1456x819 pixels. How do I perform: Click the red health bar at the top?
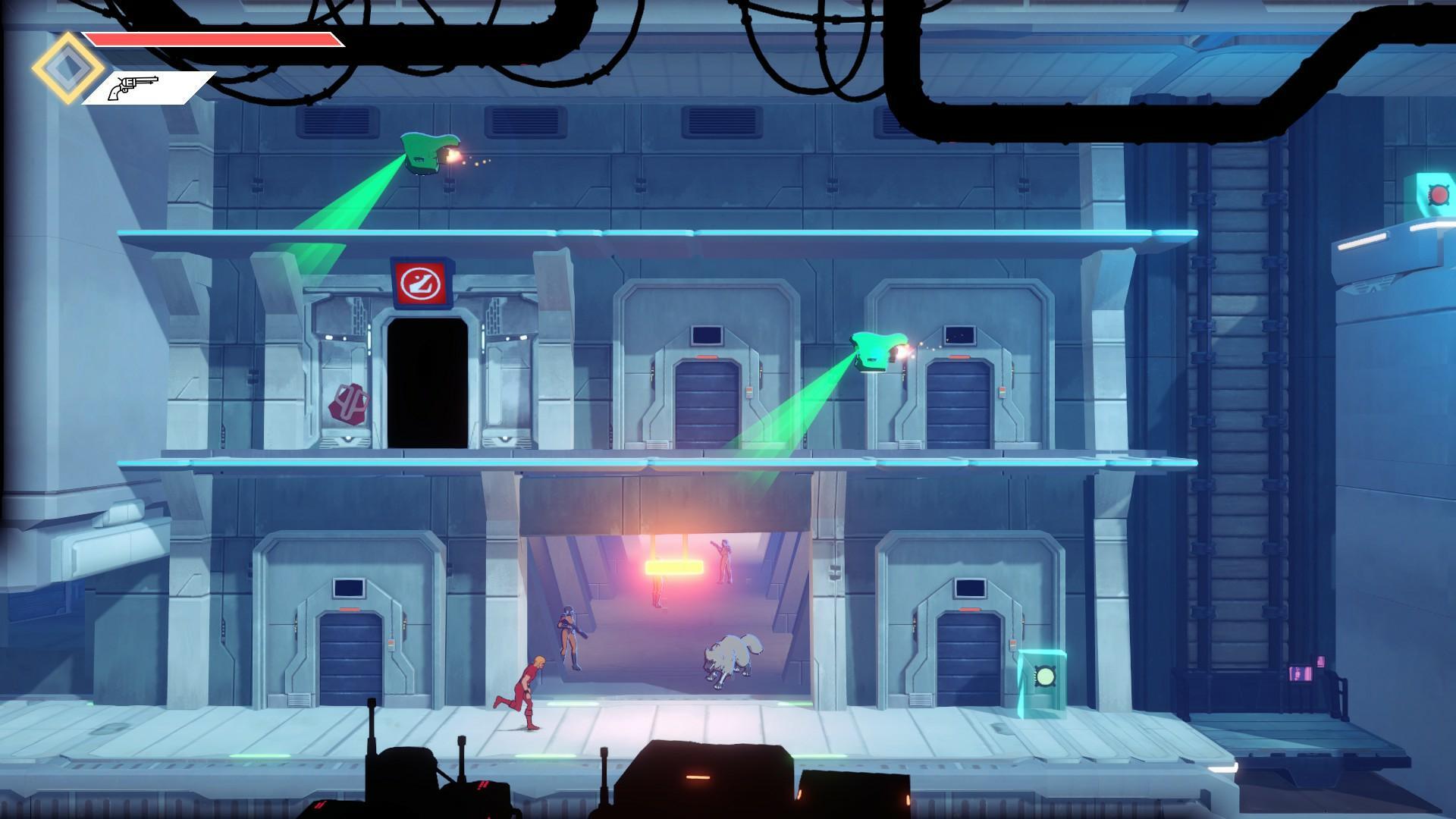coord(212,40)
